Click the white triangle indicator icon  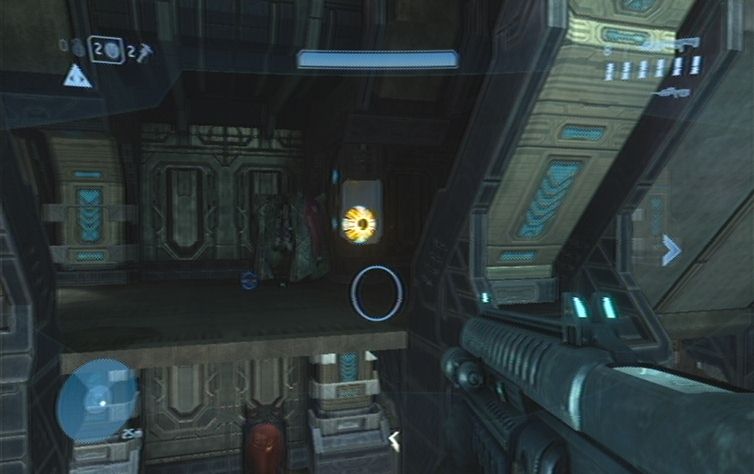pyautogui.click(x=77, y=76)
